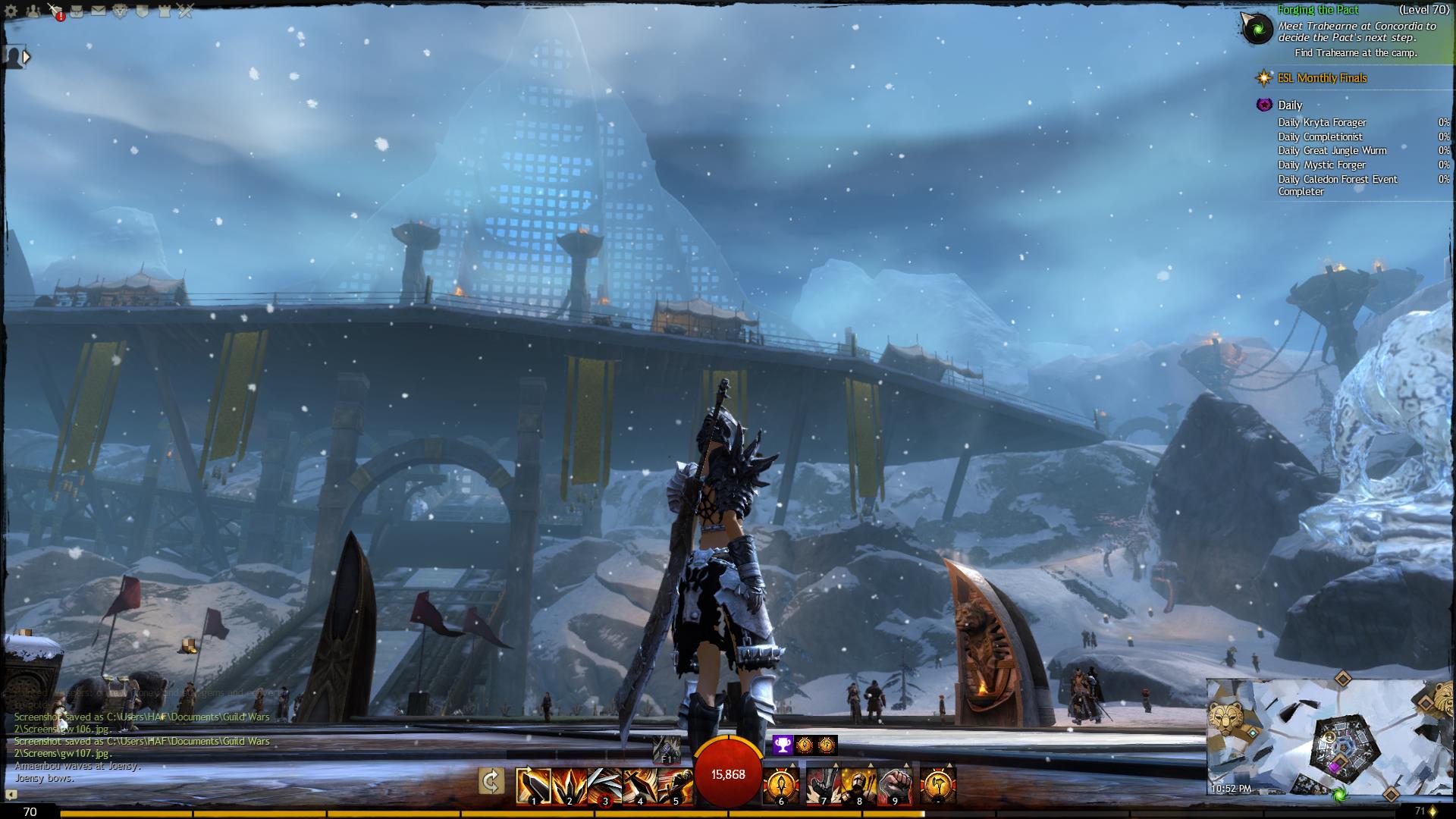The image size is (1456, 819).
Task: Open the ESL Monthly Finals notification
Action: 1322,78
